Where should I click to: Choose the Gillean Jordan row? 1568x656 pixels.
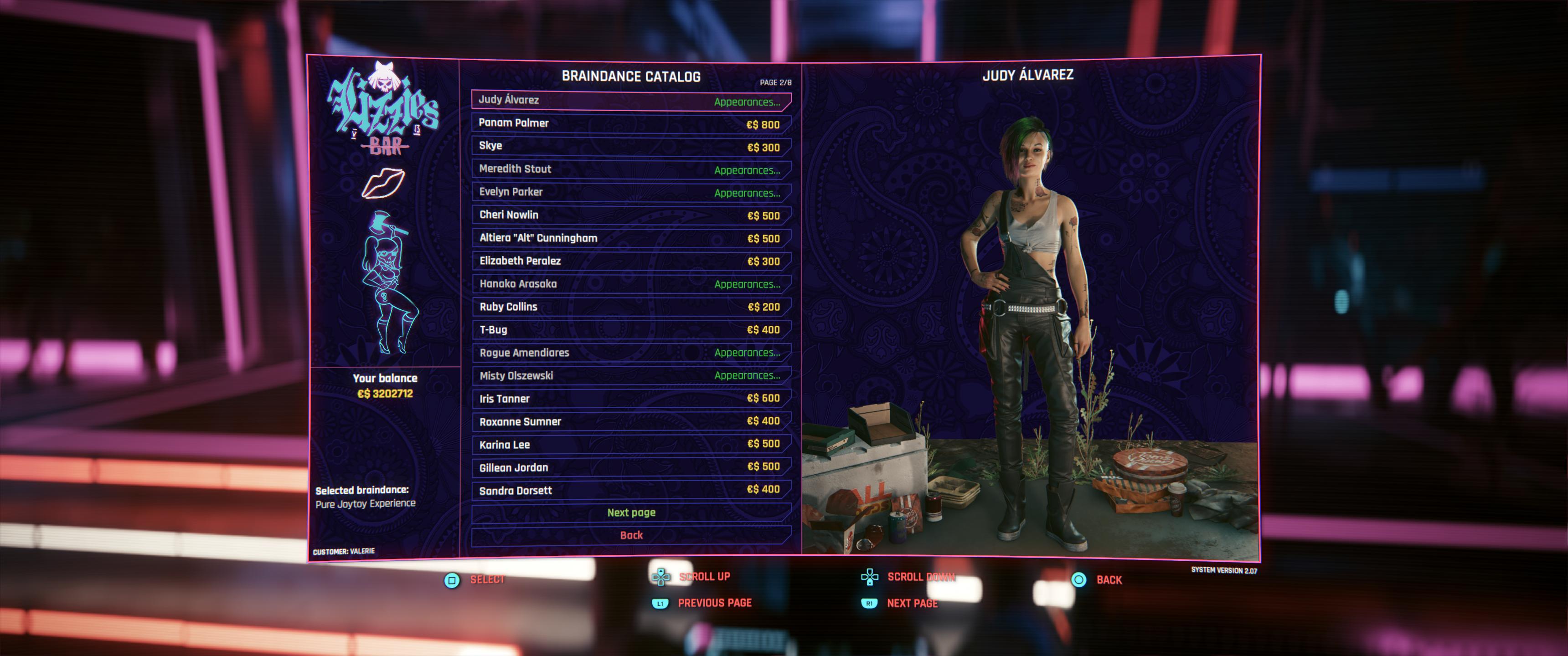click(x=630, y=467)
